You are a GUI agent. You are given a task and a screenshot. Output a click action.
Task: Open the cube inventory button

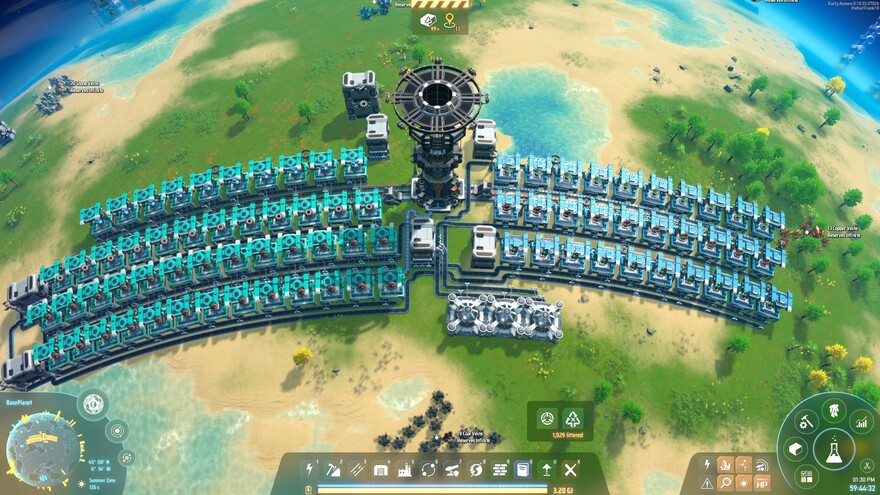(795, 450)
